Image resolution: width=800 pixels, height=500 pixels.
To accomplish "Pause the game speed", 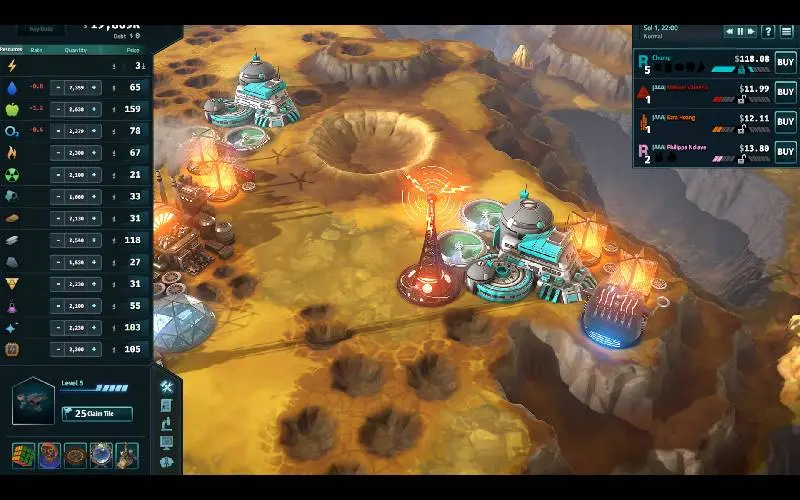I will click(741, 31).
